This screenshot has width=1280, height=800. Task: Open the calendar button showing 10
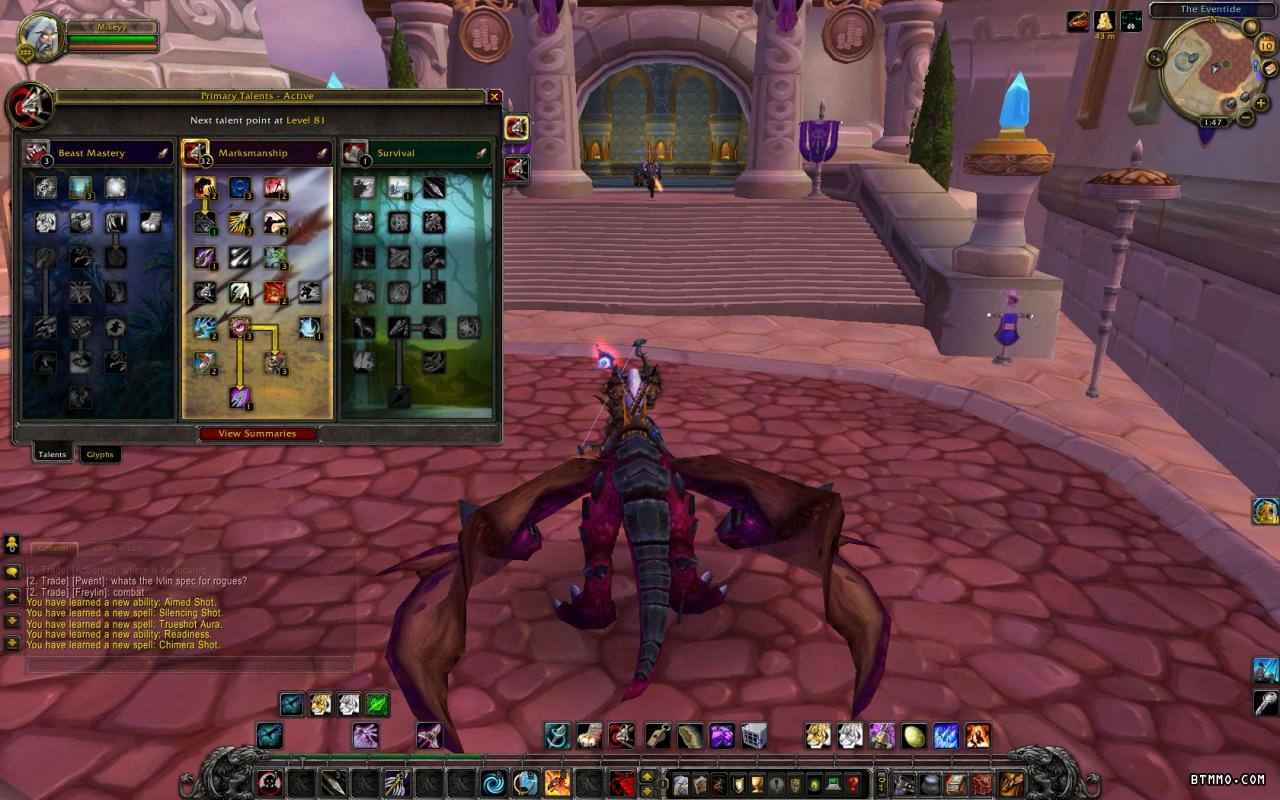1266,45
